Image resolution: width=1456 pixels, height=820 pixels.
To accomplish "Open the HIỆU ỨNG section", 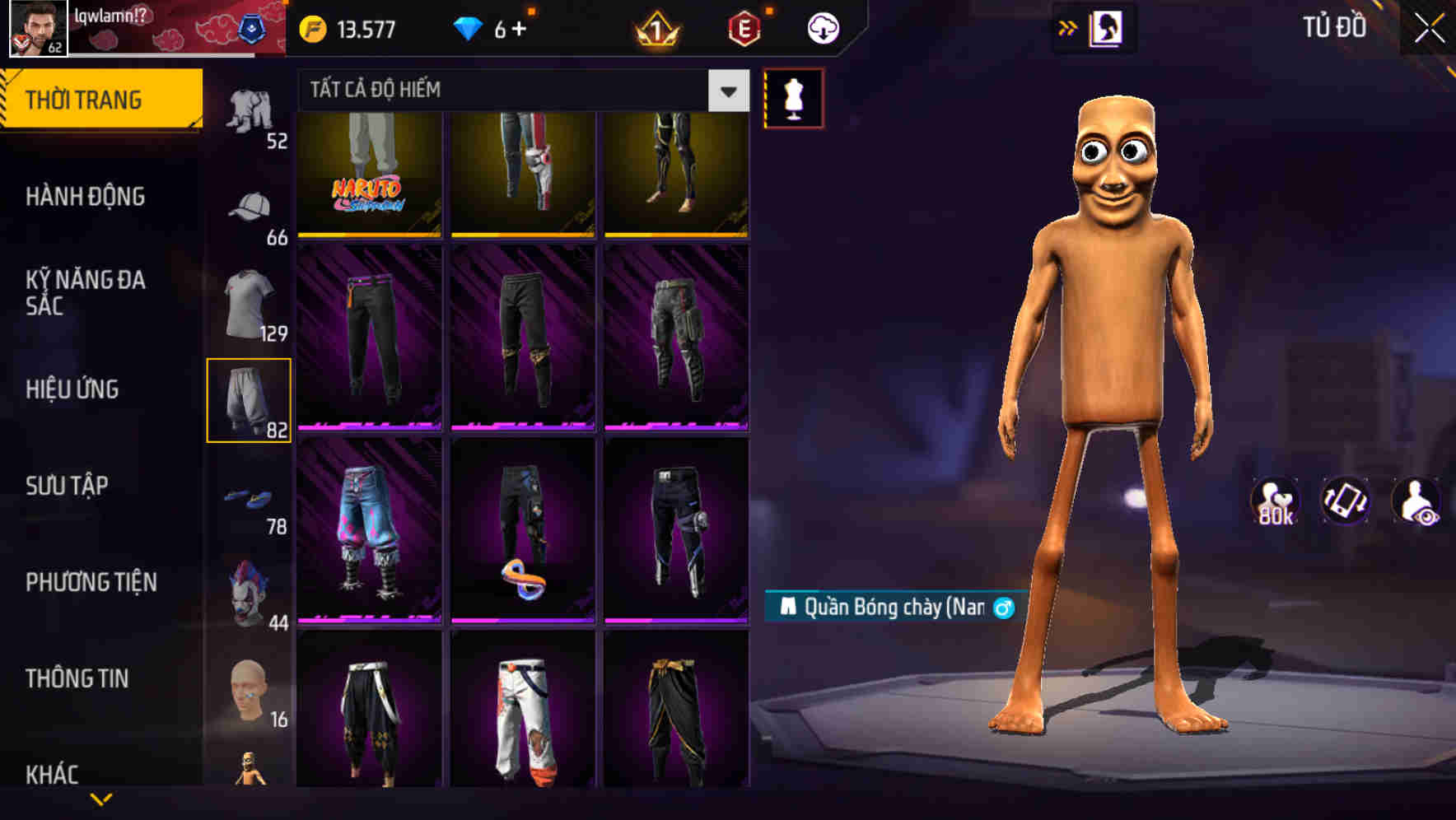I will click(74, 389).
